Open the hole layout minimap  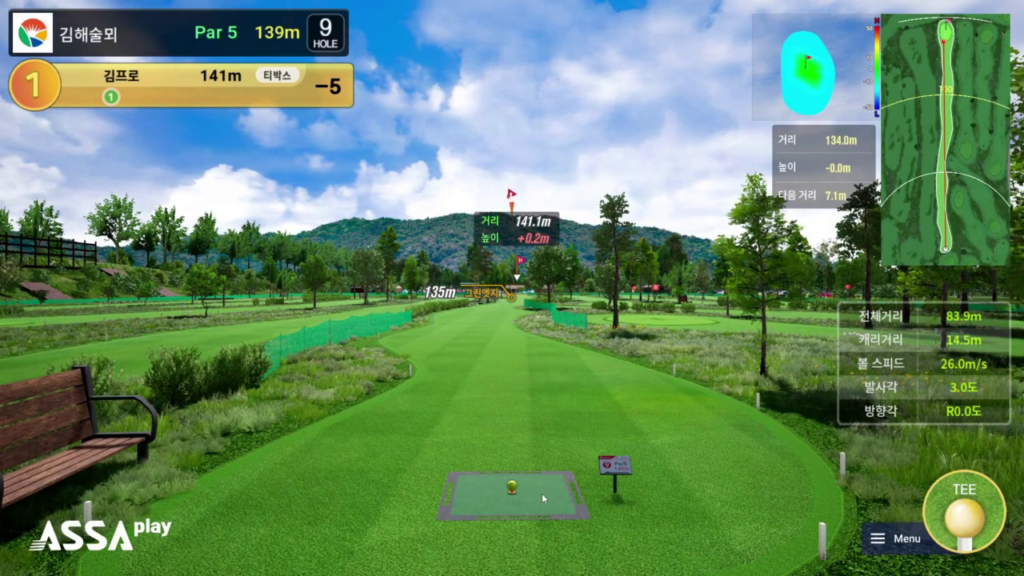tap(944, 139)
